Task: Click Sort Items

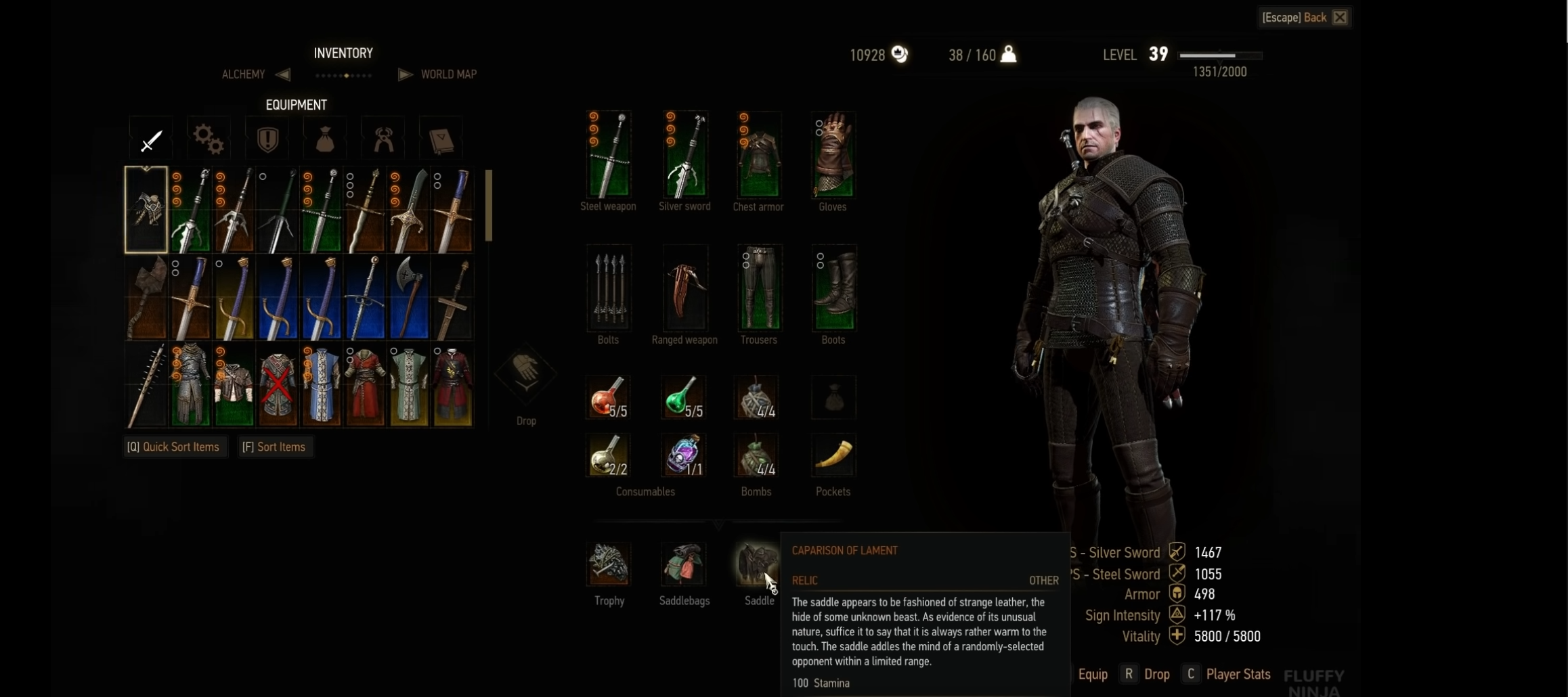Action: [x=274, y=447]
